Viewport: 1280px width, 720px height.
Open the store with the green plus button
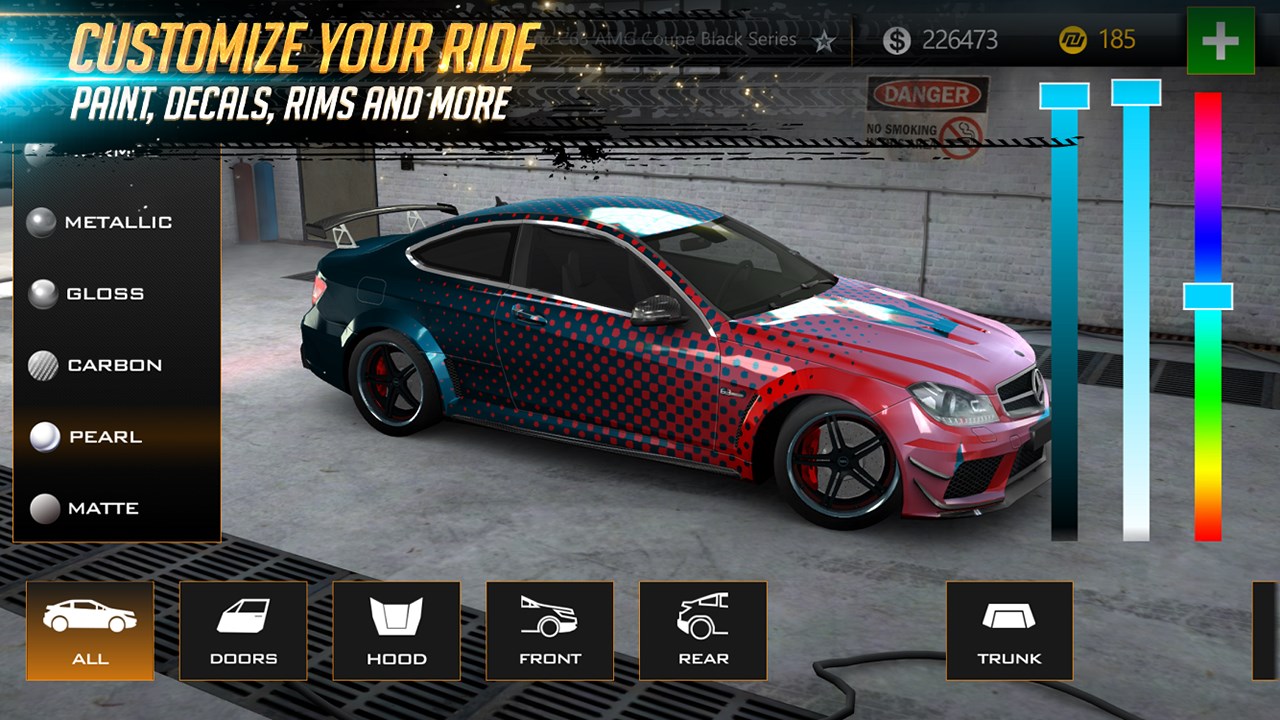1219,41
